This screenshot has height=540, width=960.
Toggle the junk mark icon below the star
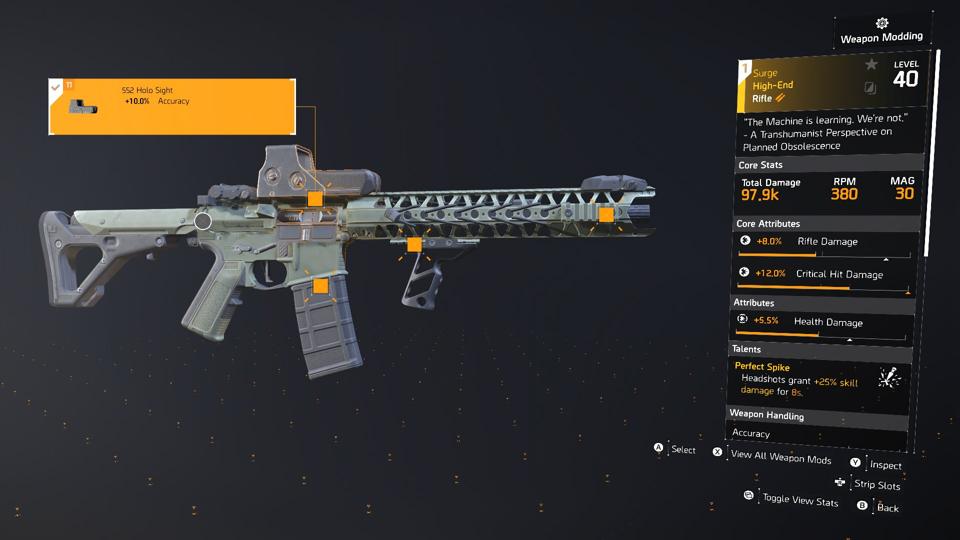[871, 88]
